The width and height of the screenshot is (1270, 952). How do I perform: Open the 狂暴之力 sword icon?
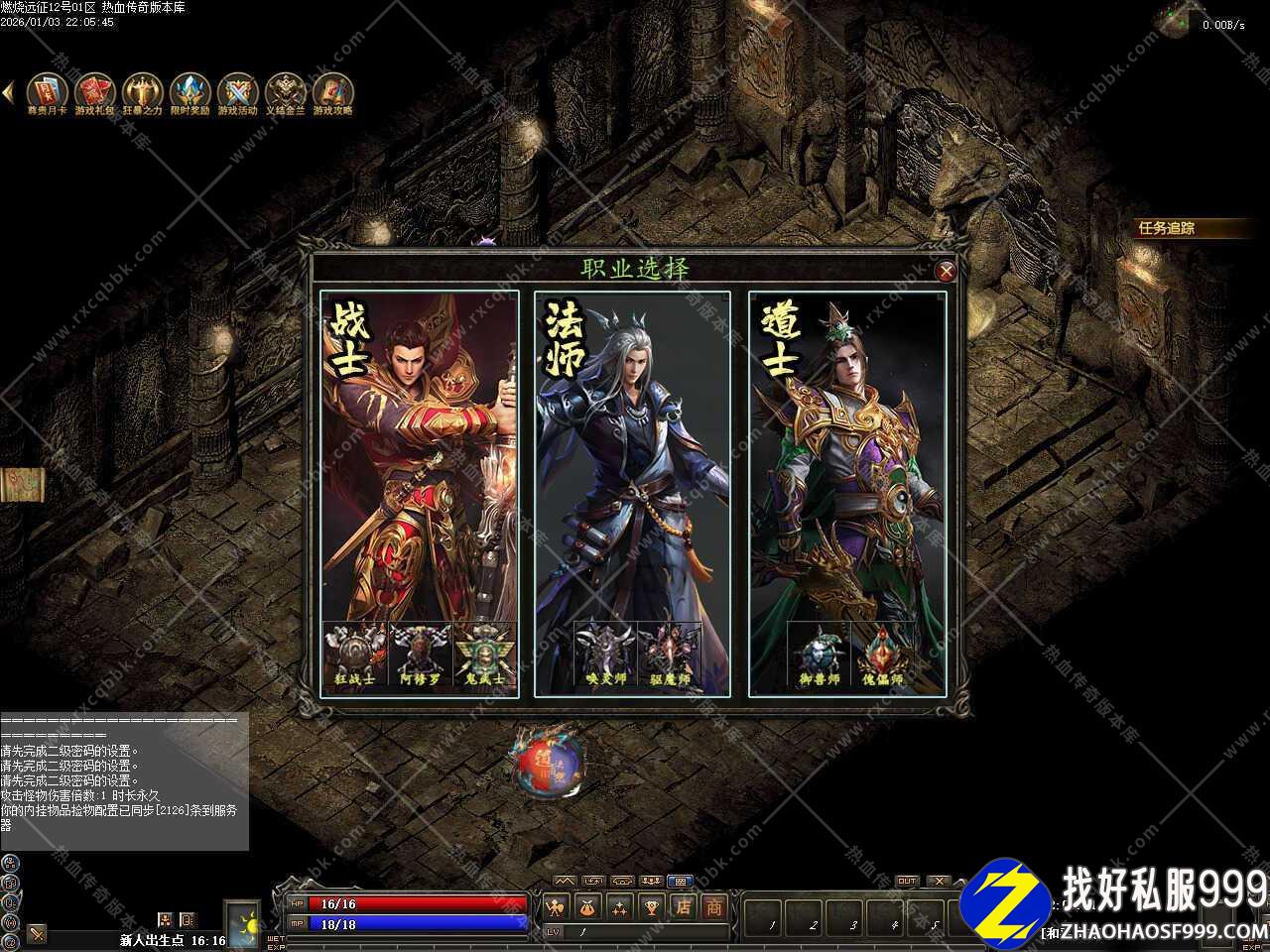(142, 92)
